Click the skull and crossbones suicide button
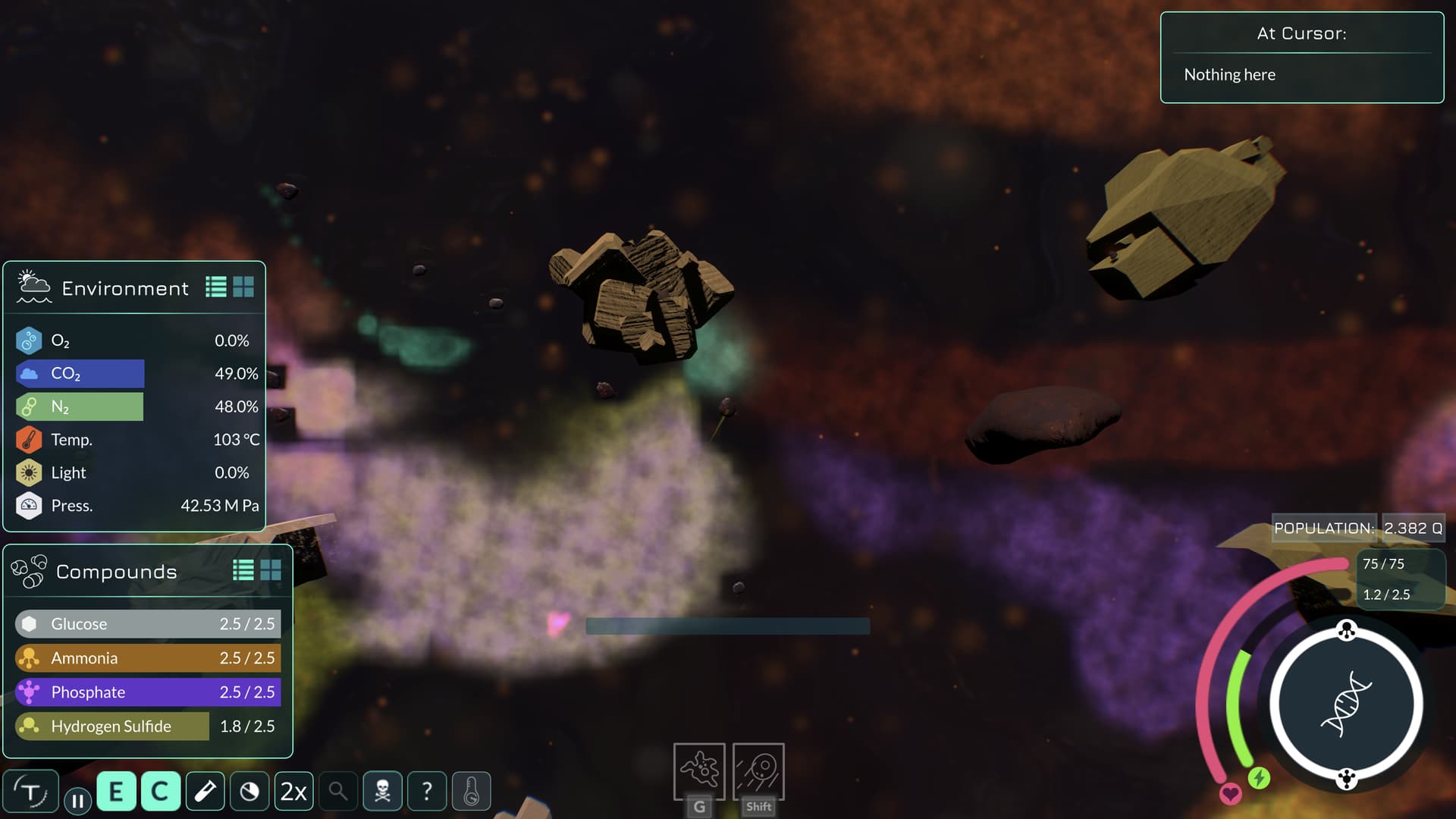 coord(382,792)
